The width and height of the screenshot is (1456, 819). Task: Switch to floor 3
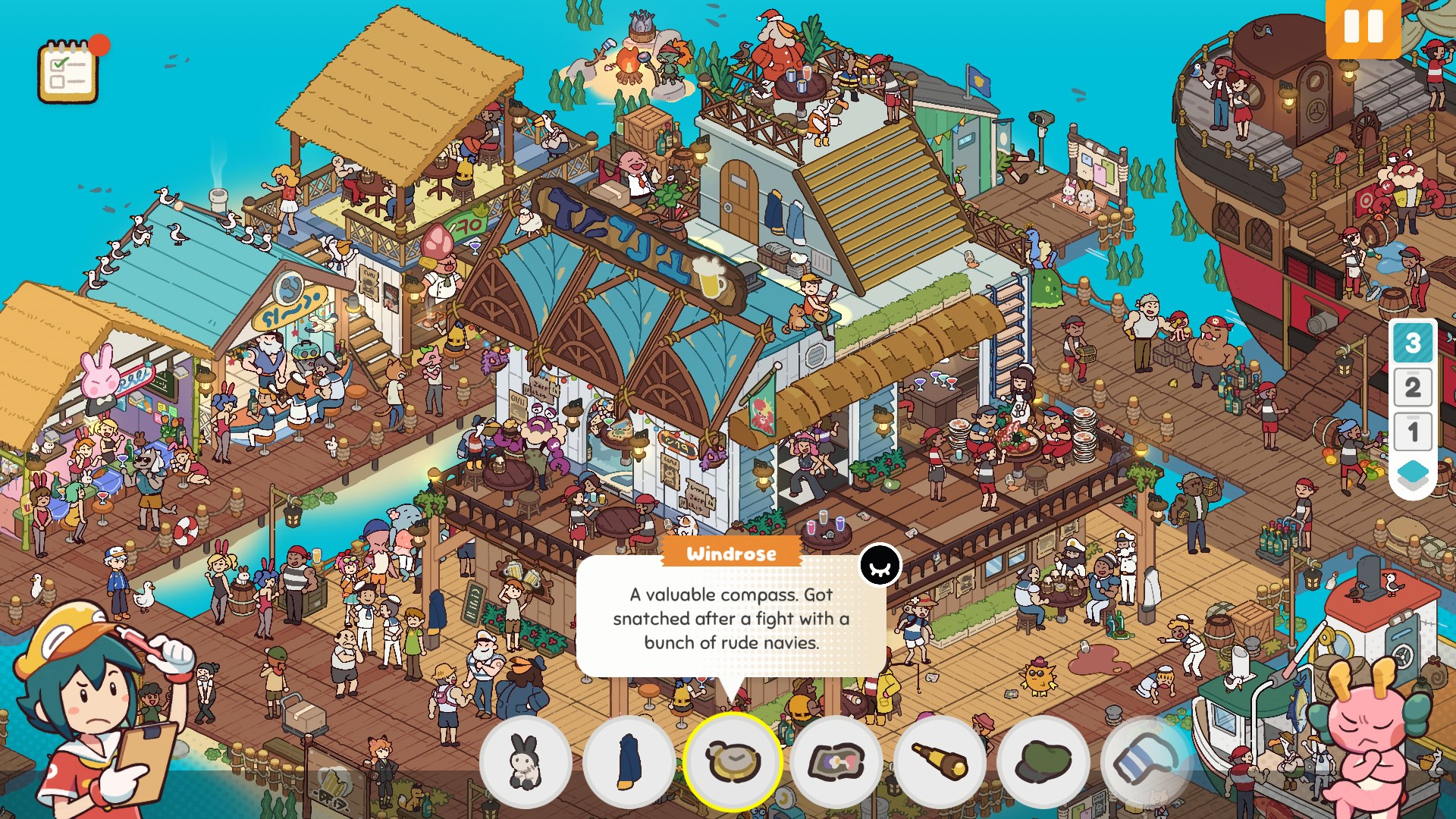point(1412,343)
